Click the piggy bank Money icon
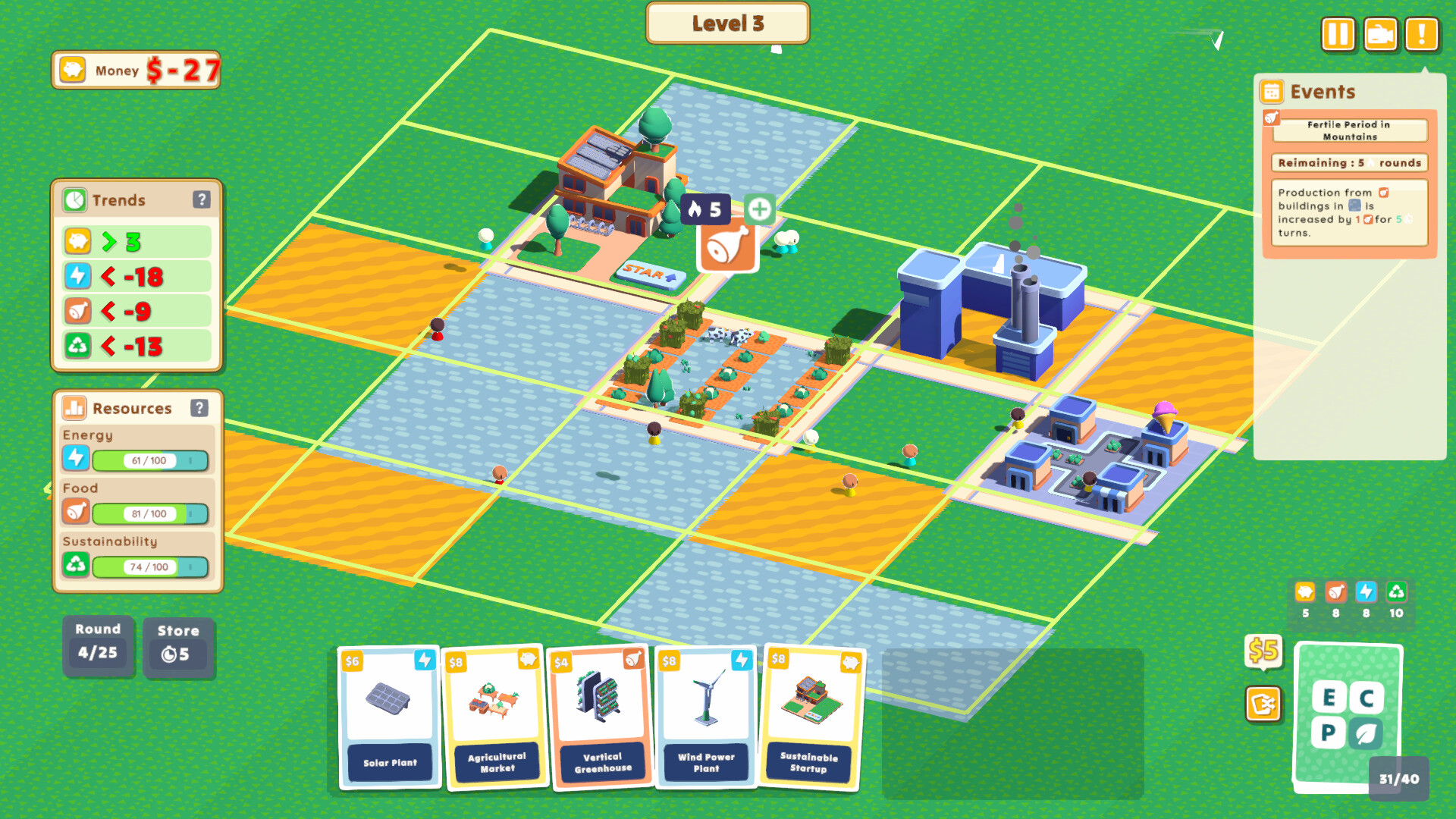The height and width of the screenshot is (819, 1456). (x=71, y=69)
